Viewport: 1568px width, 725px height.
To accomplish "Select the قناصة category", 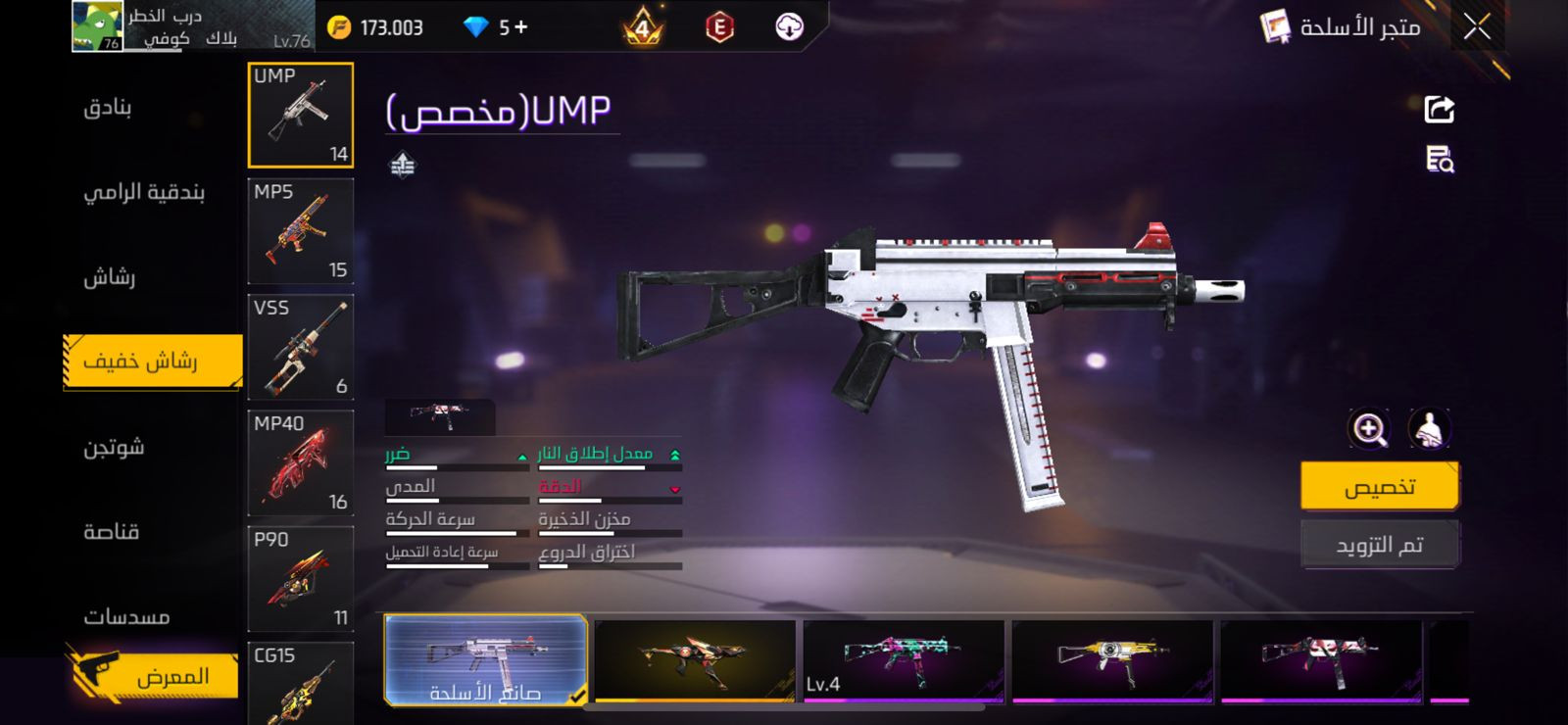I will 111,532.
